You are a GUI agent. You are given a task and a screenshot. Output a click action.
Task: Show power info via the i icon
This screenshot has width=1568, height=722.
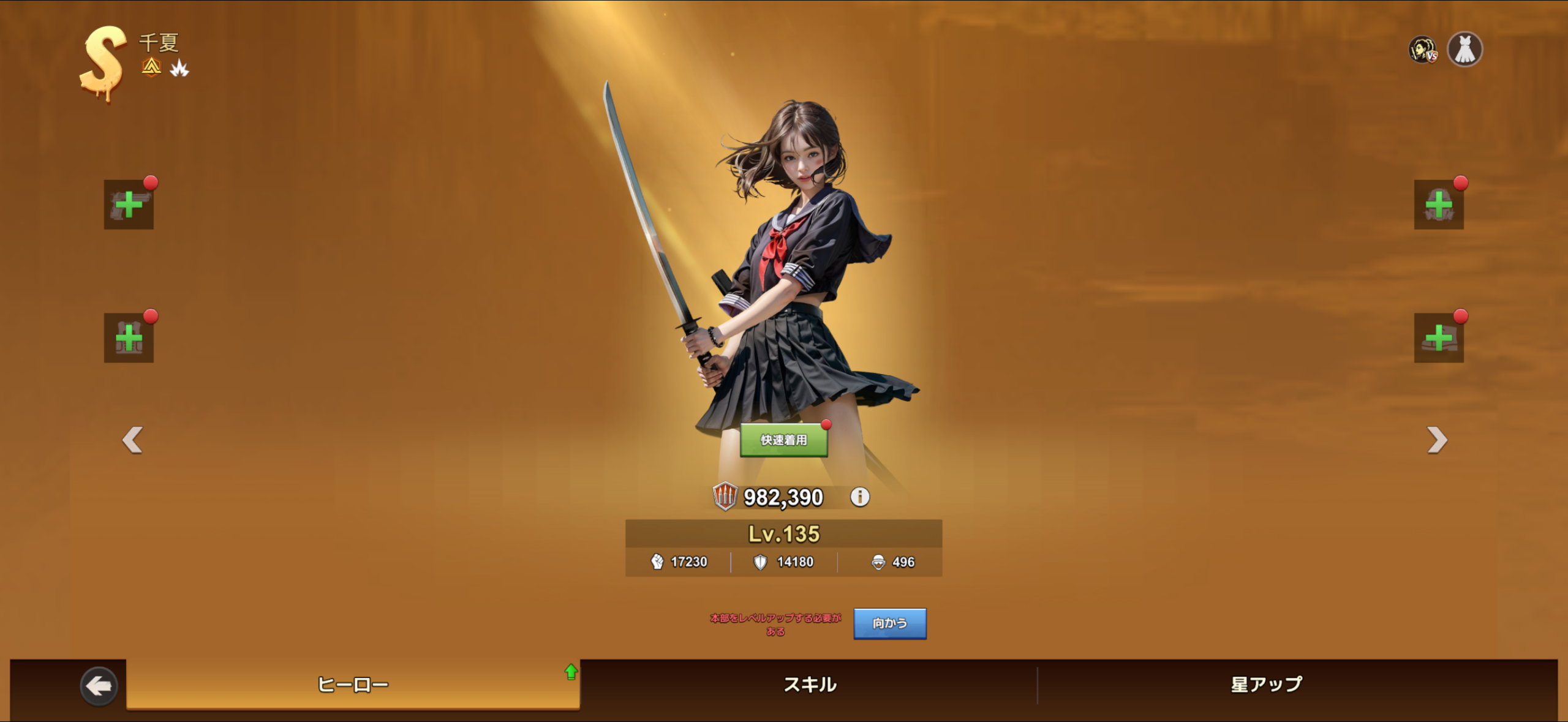[860, 497]
